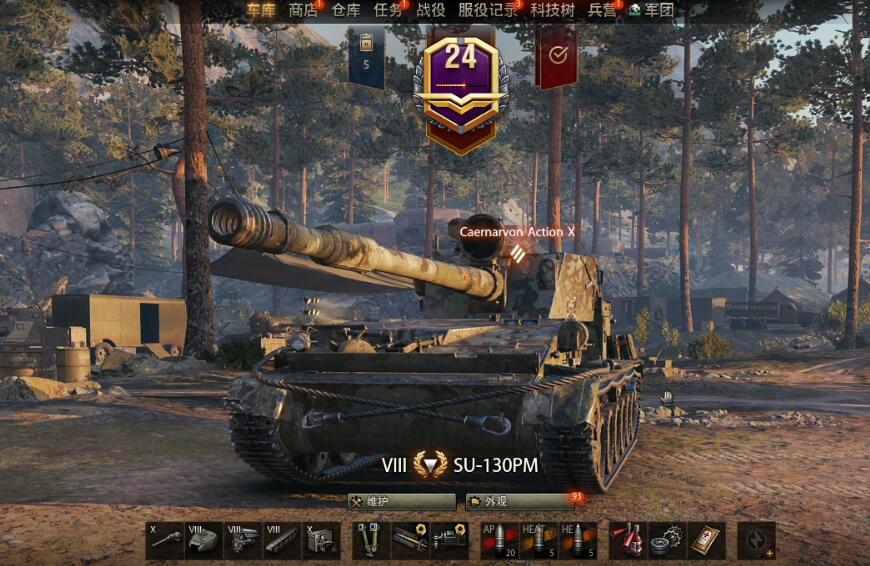Screen dimensions: 870x566
Task: Open the 车库 garage tab
Action: (x=261, y=10)
